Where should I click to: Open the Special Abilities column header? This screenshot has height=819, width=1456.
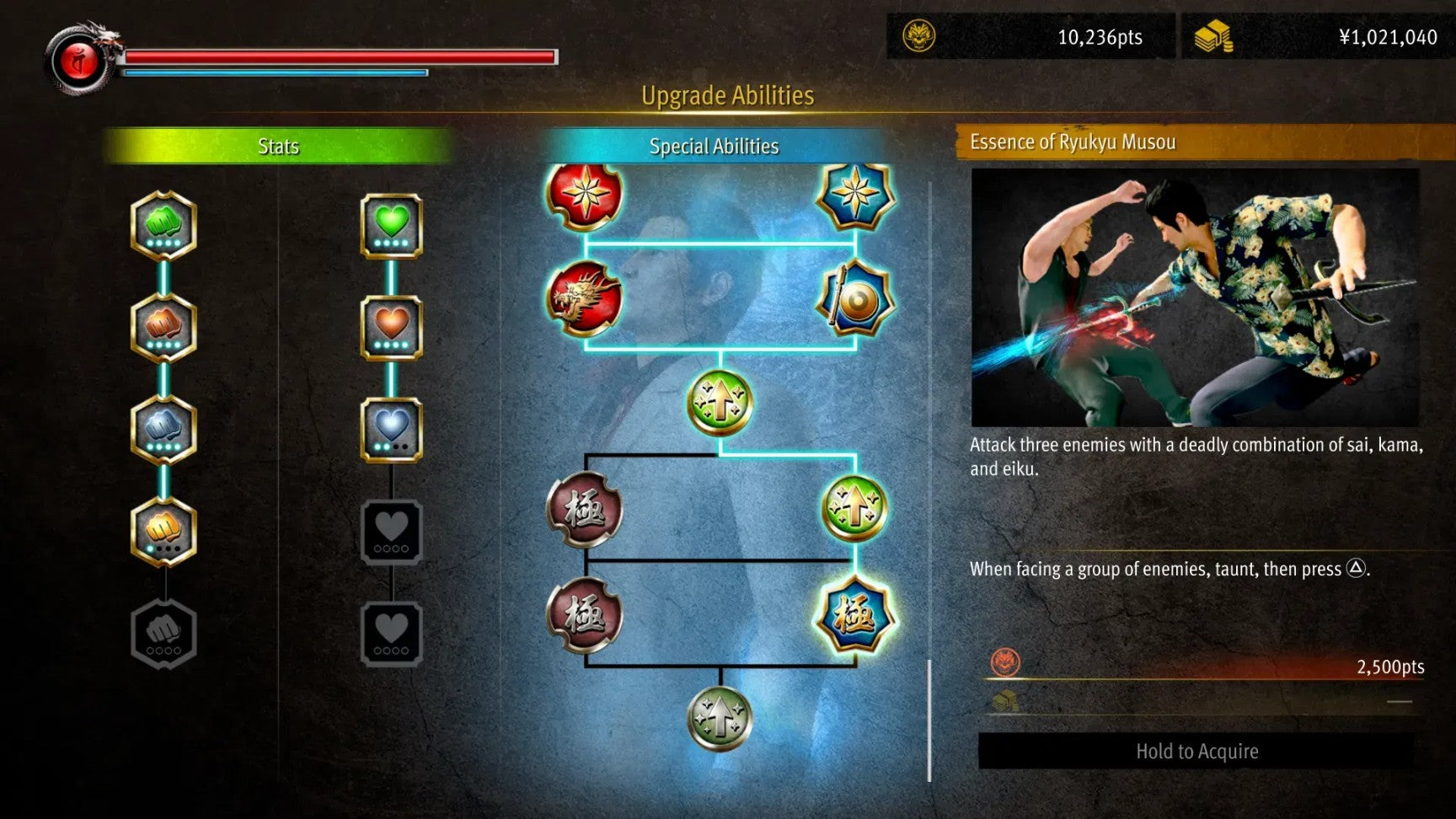click(714, 147)
